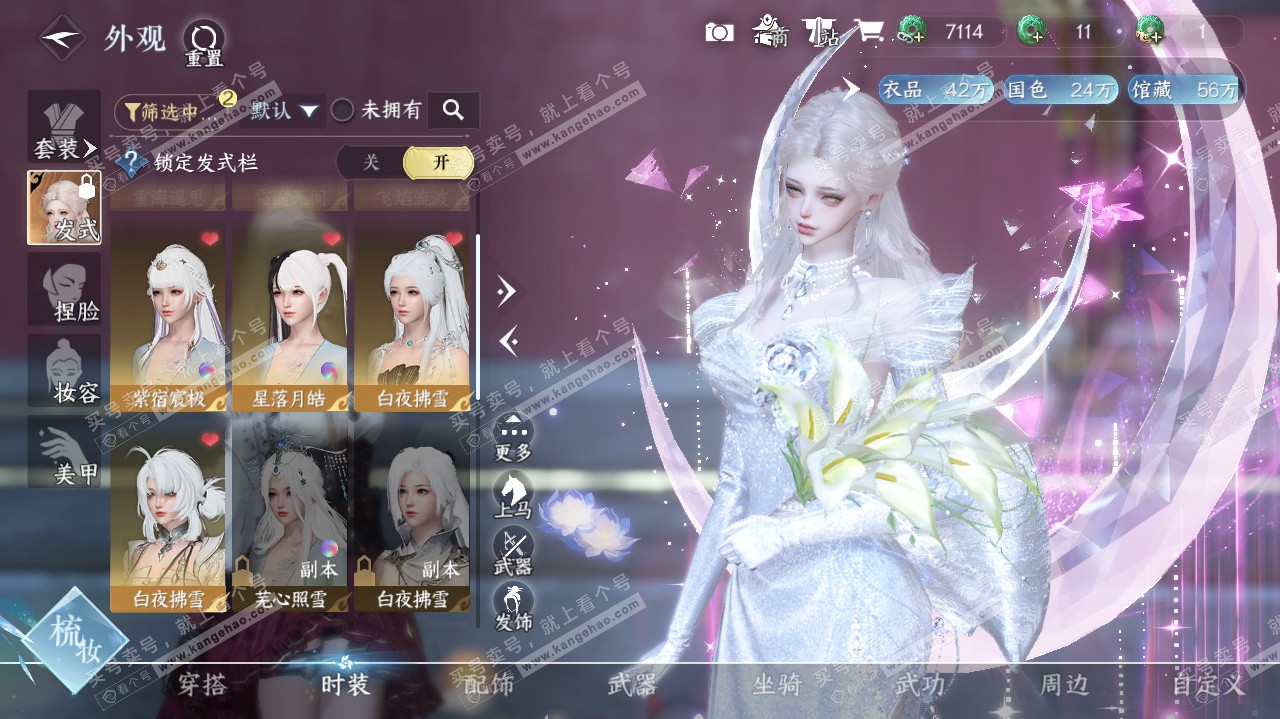Image resolution: width=1280 pixels, height=719 pixels.
Task: Click the 上马 mount button
Action: point(513,492)
